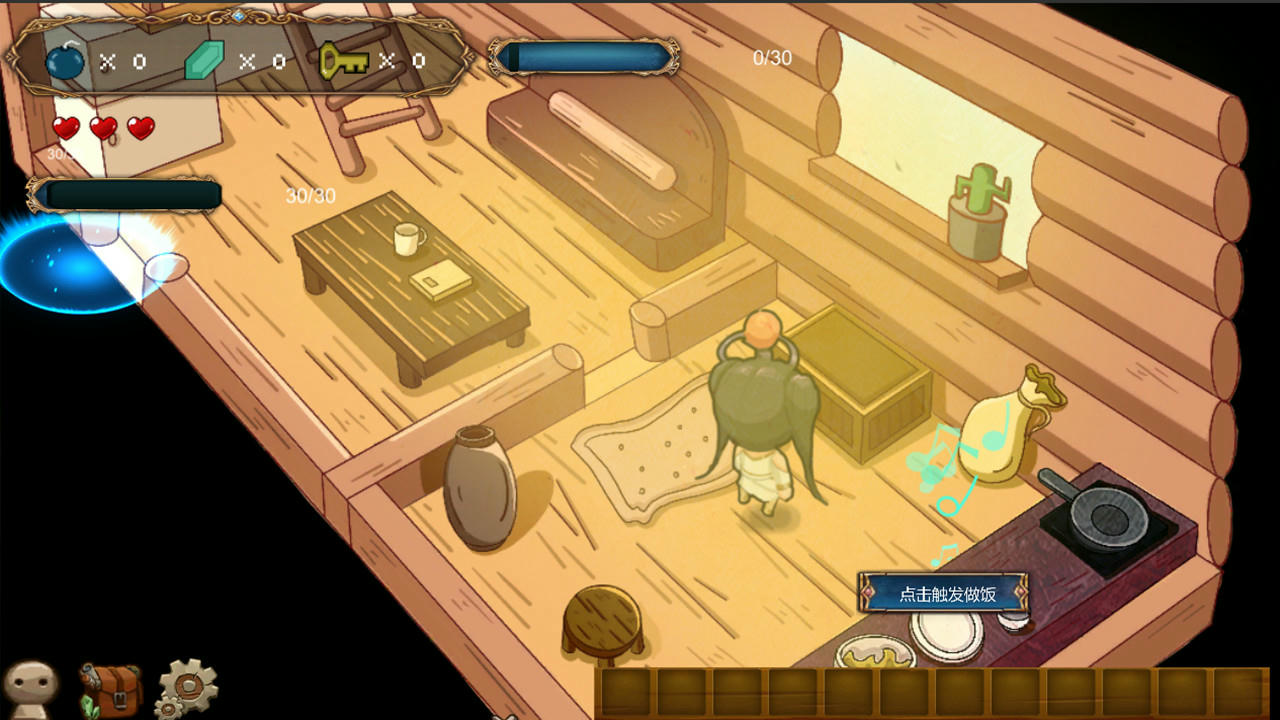1280x720 pixels.
Task: Click the 点击触发做饭 cooking prompt button
Action: 945,594
